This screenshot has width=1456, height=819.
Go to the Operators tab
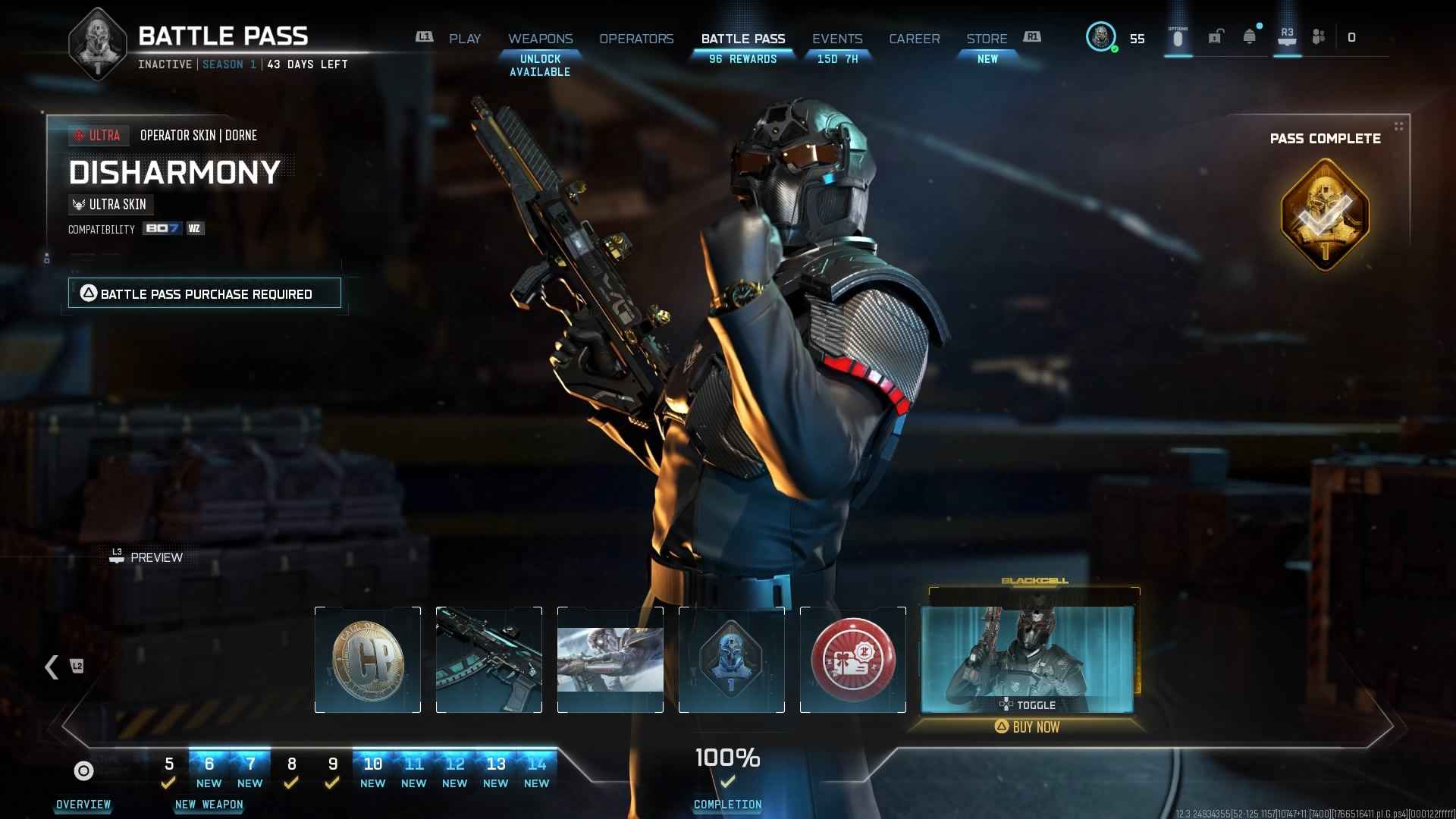pyautogui.click(x=636, y=39)
